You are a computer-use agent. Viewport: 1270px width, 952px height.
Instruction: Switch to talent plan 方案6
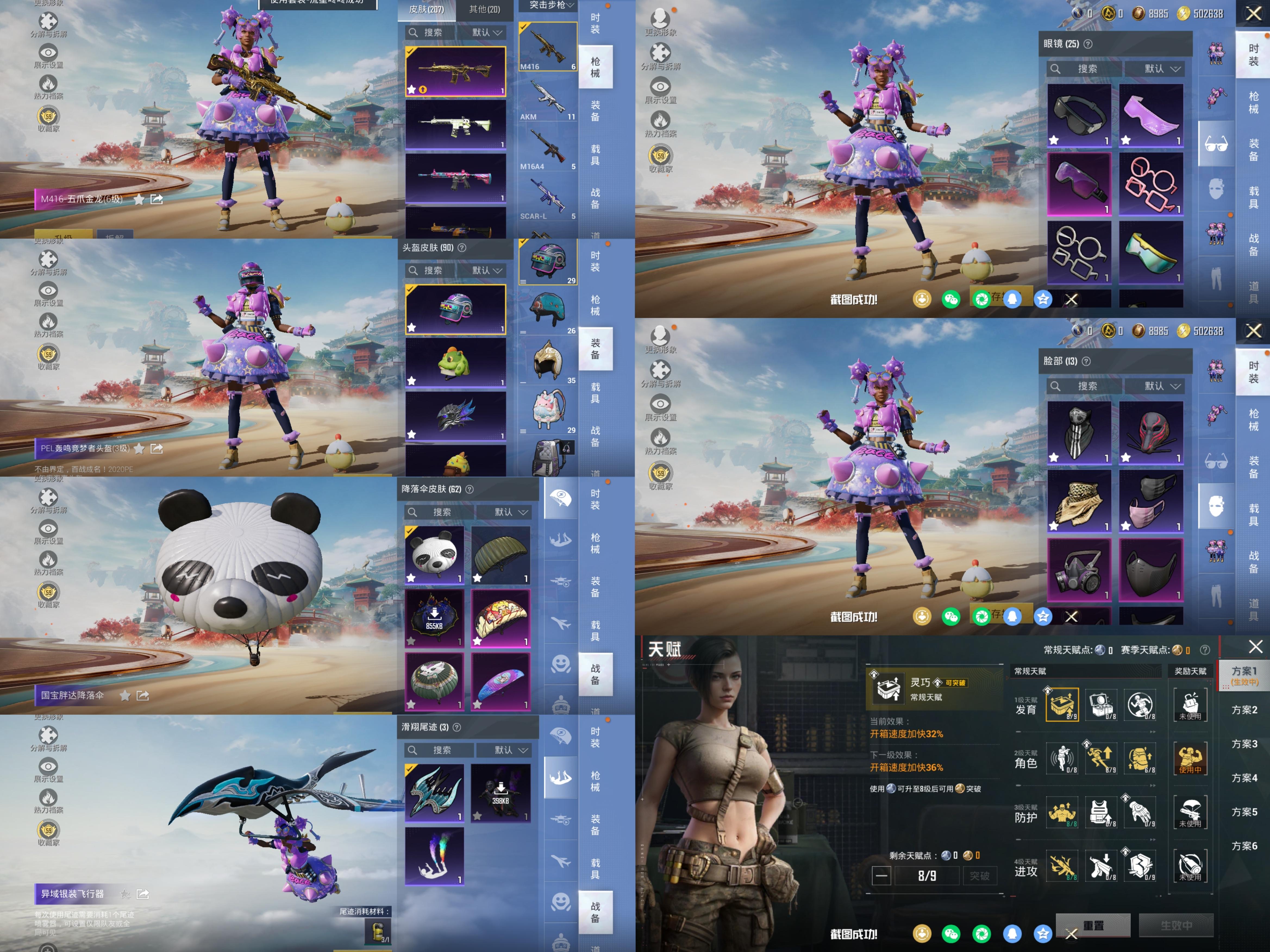[1244, 846]
